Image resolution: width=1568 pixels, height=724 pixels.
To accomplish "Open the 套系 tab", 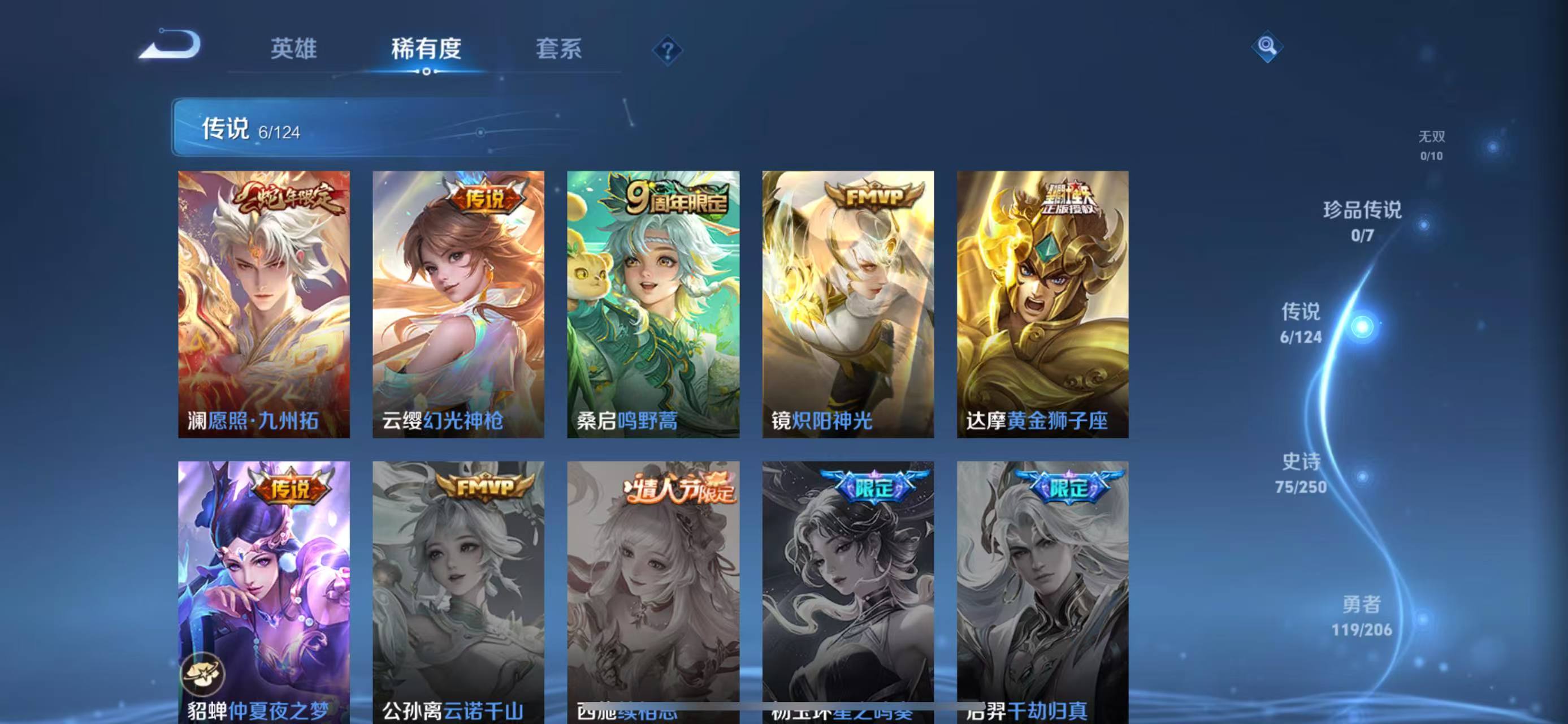I will 558,49.
